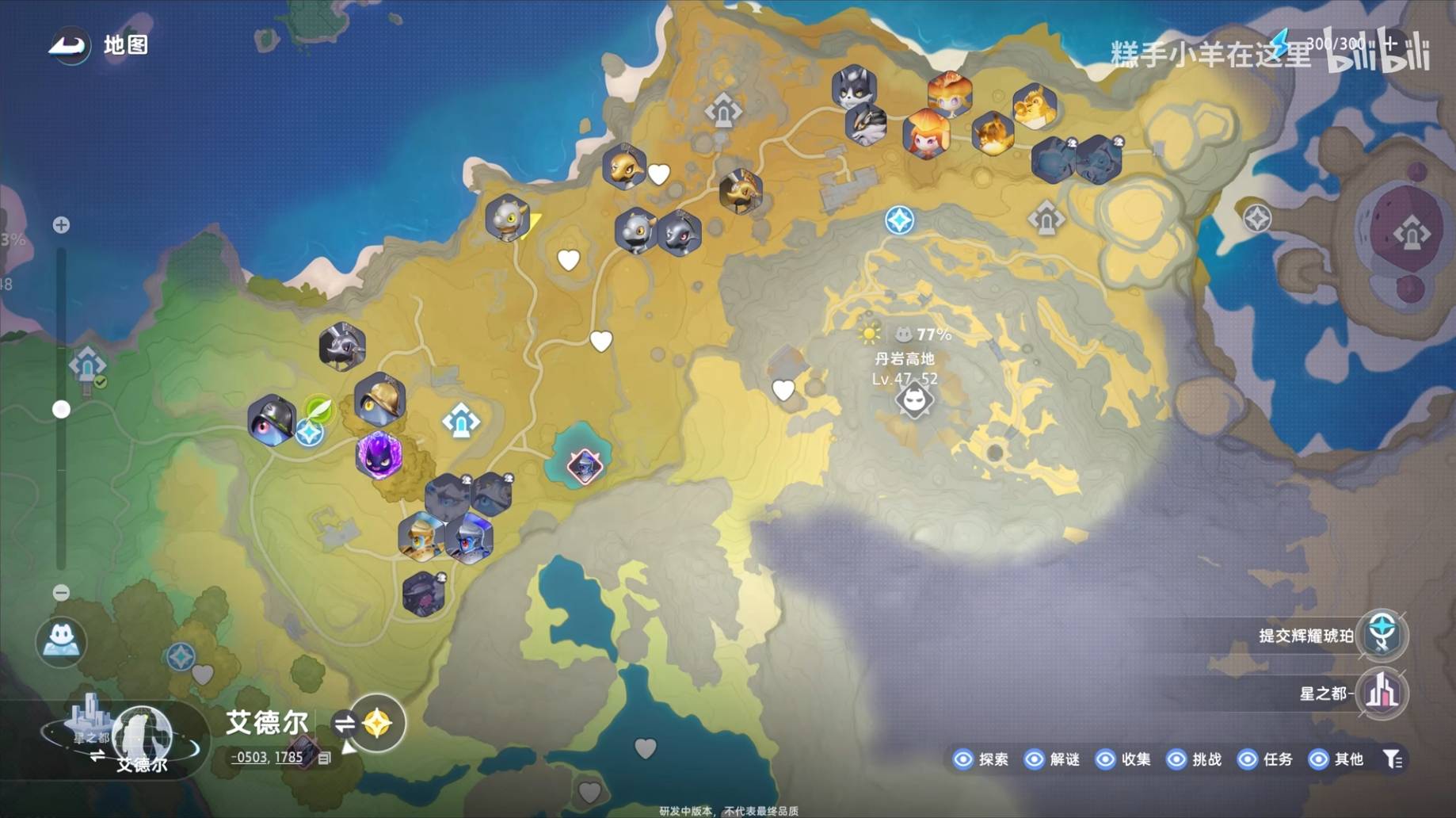
Task: Zoom in the map with the plus button
Action: (x=61, y=225)
